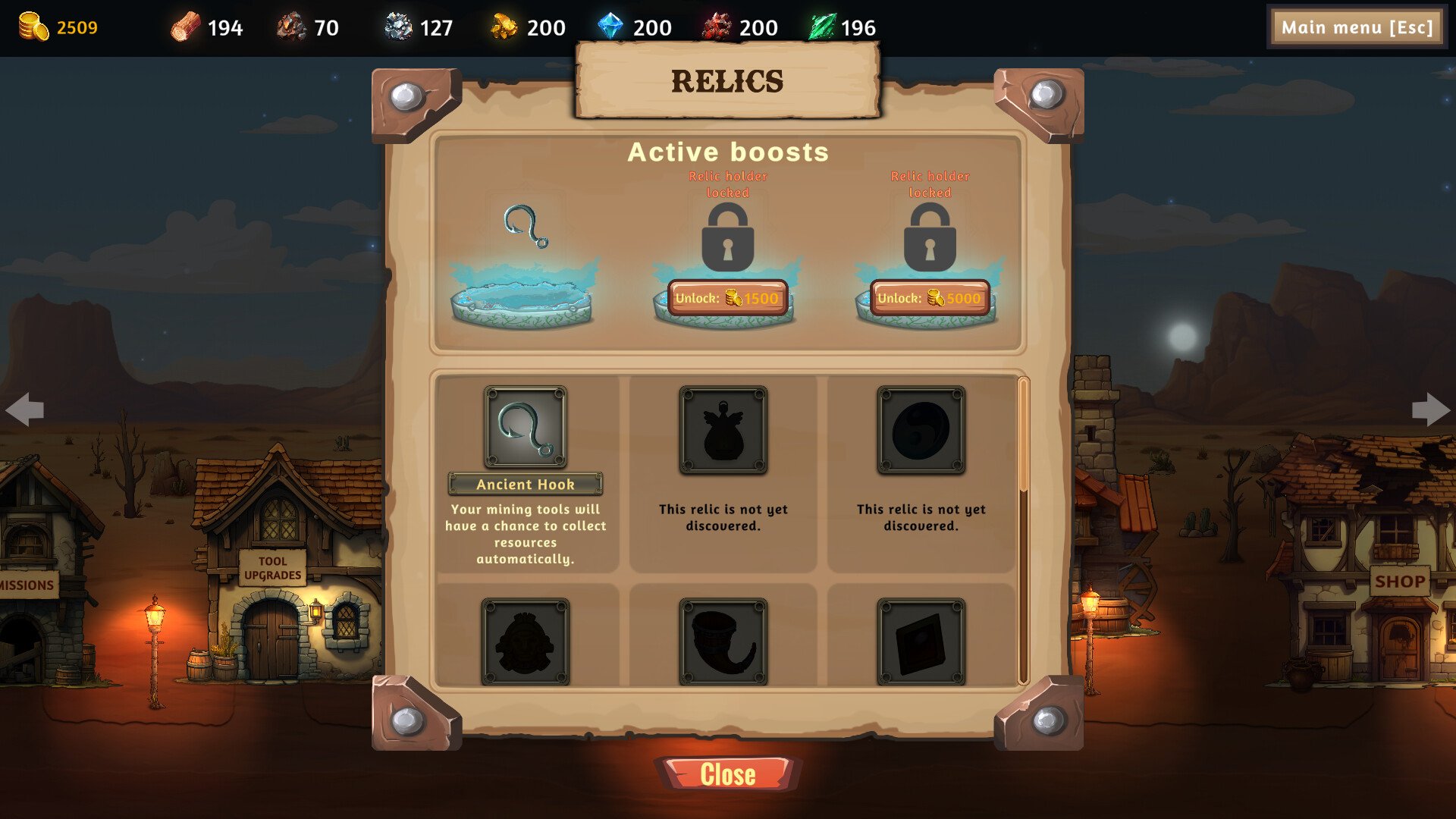Select the undiscovered book relic silhouette
The width and height of the screenshot is (1456, 819).
(921, 642)
